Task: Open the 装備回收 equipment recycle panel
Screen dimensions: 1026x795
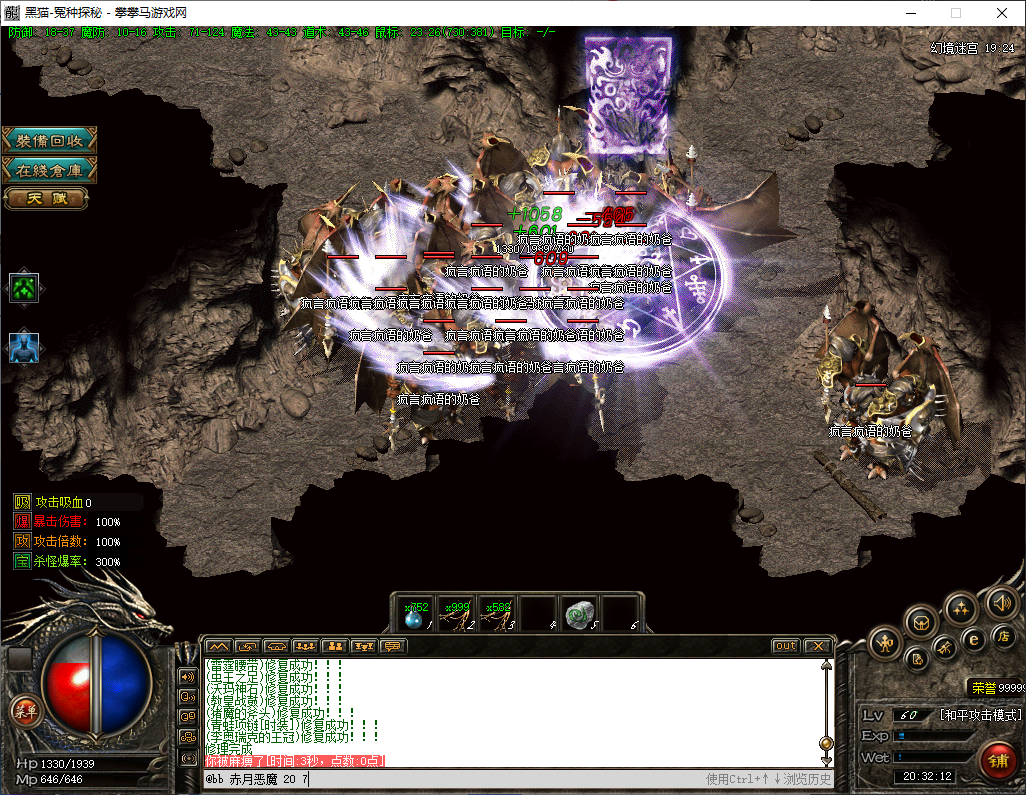Action: click(49, 141)
